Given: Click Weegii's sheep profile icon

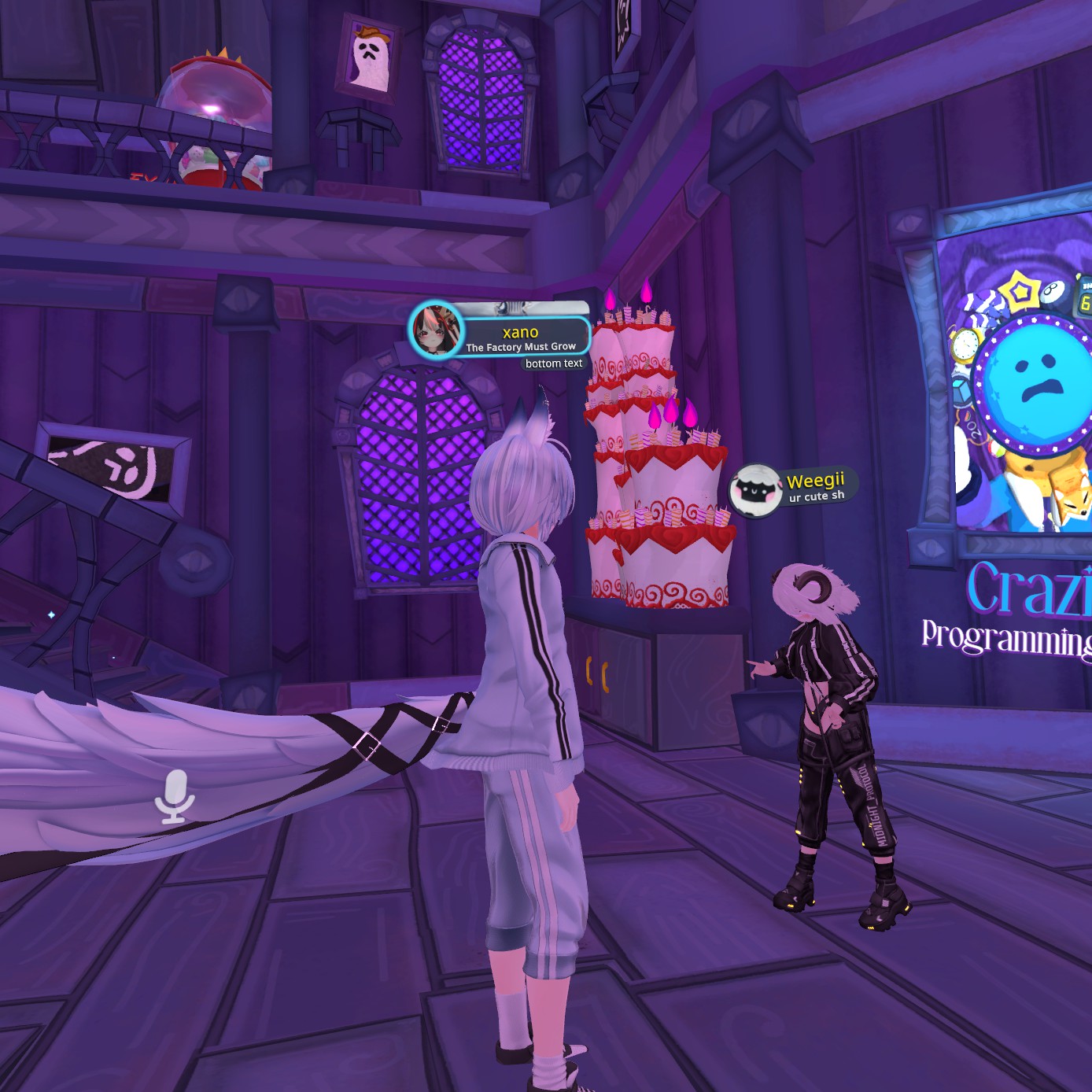Looking at the screenshot, I should point(754,490).
